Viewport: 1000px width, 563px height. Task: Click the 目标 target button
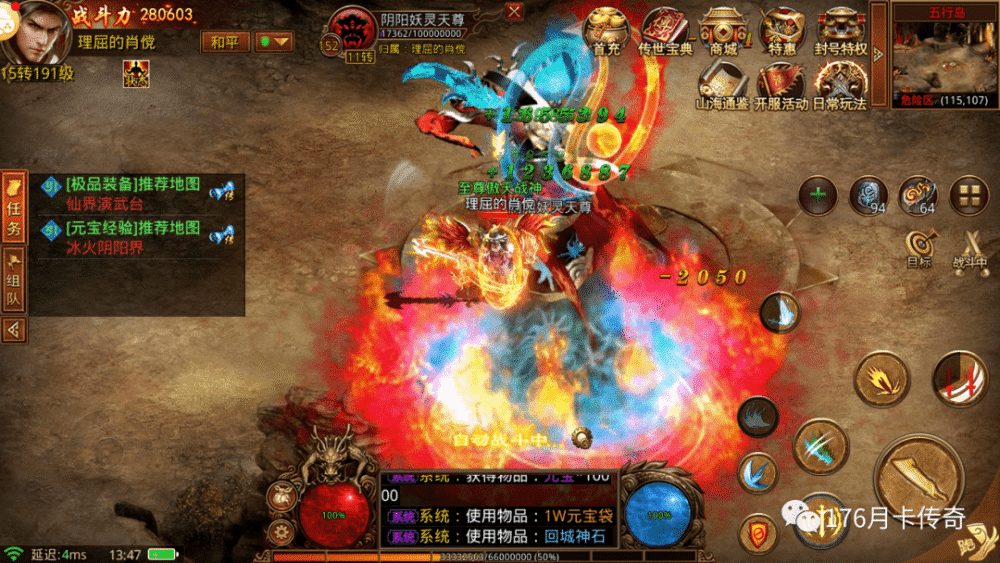coord(919,247)
